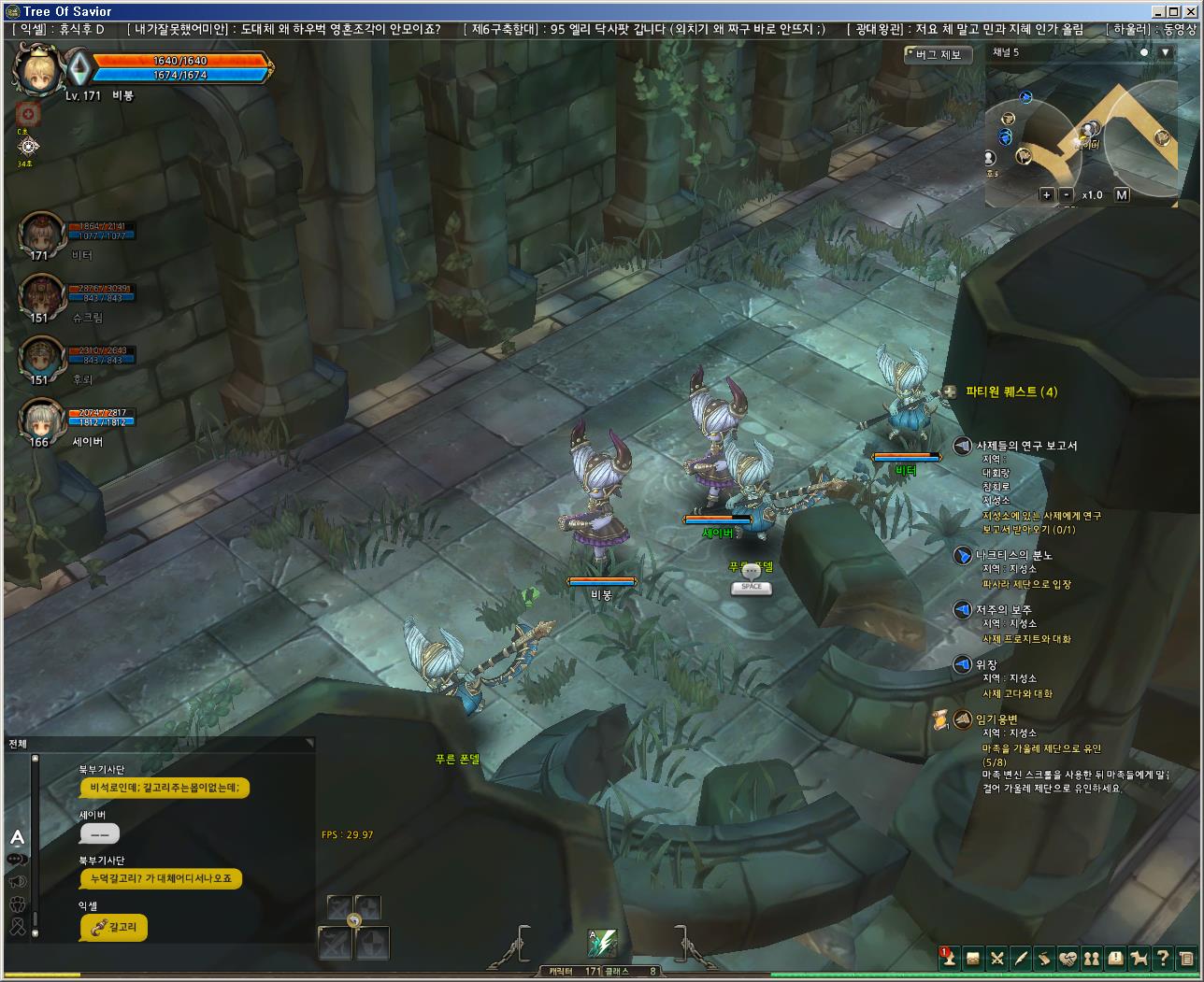
Task: Close the Tree Of Savior window
Action: [x=1192, y=12]
